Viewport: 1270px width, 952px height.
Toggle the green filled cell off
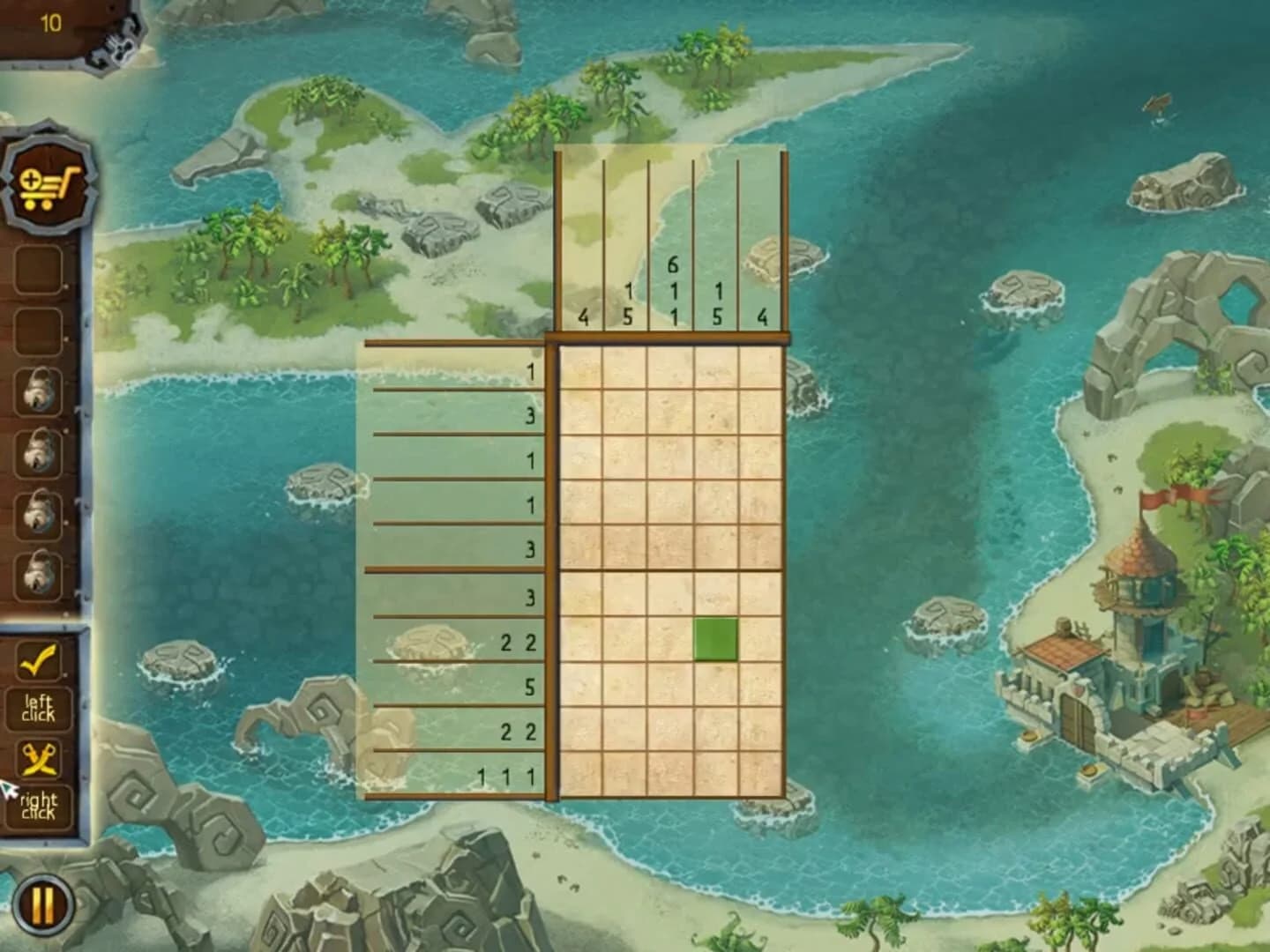point(714,639)
